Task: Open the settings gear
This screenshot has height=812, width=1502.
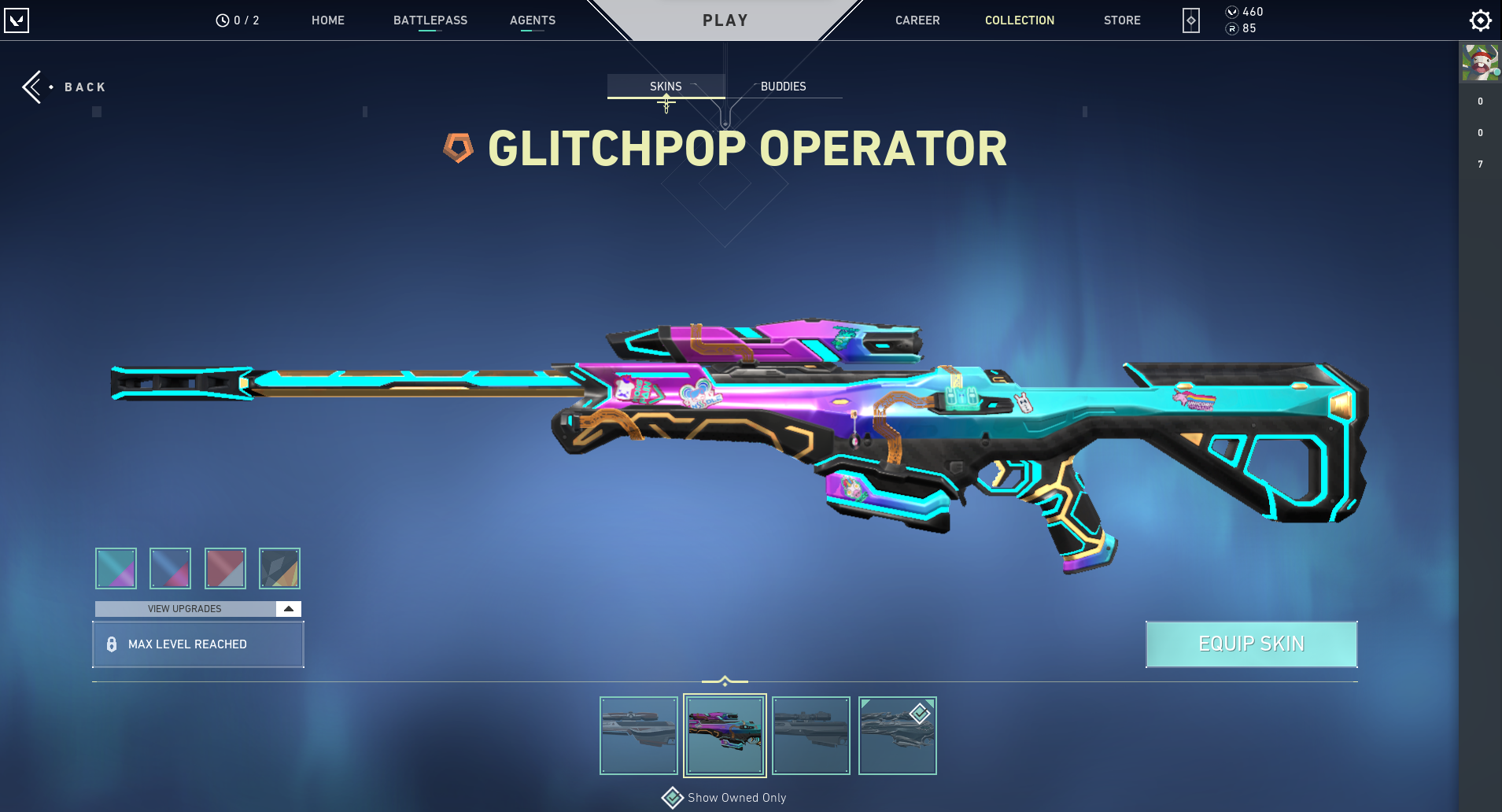Action: 1480,20
